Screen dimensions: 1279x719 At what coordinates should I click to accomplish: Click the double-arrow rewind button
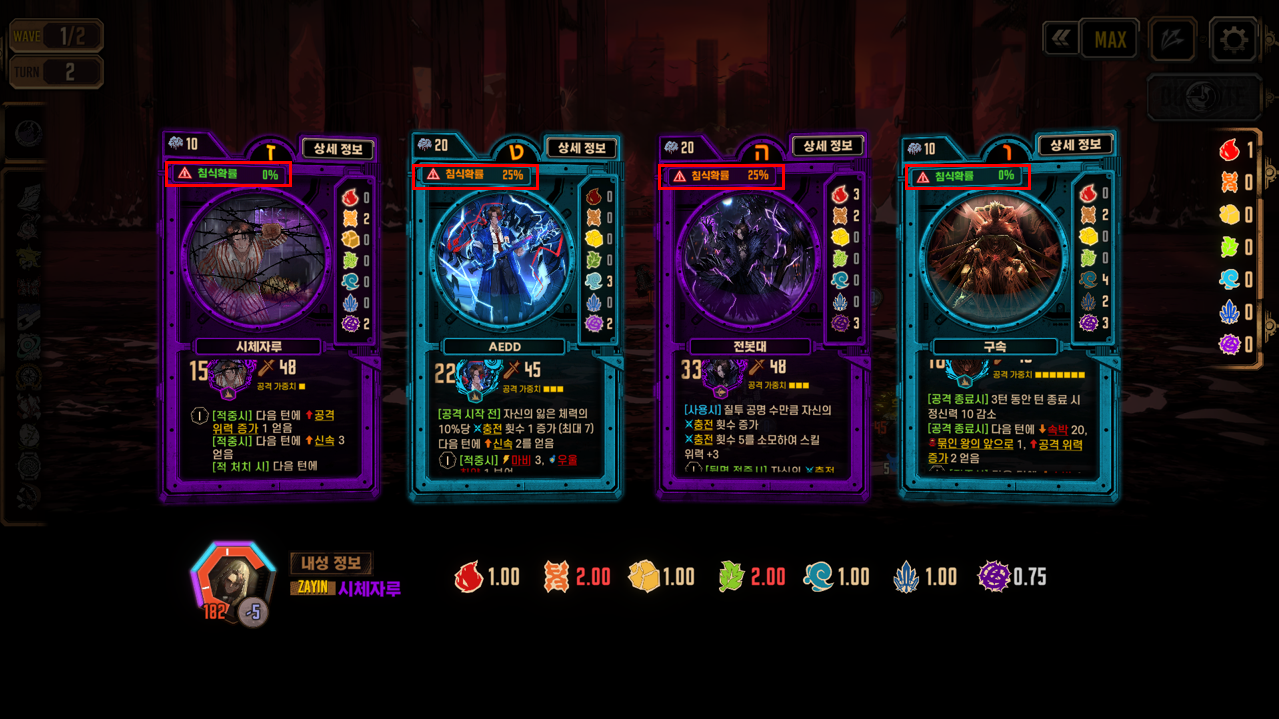pos(1060,39)
